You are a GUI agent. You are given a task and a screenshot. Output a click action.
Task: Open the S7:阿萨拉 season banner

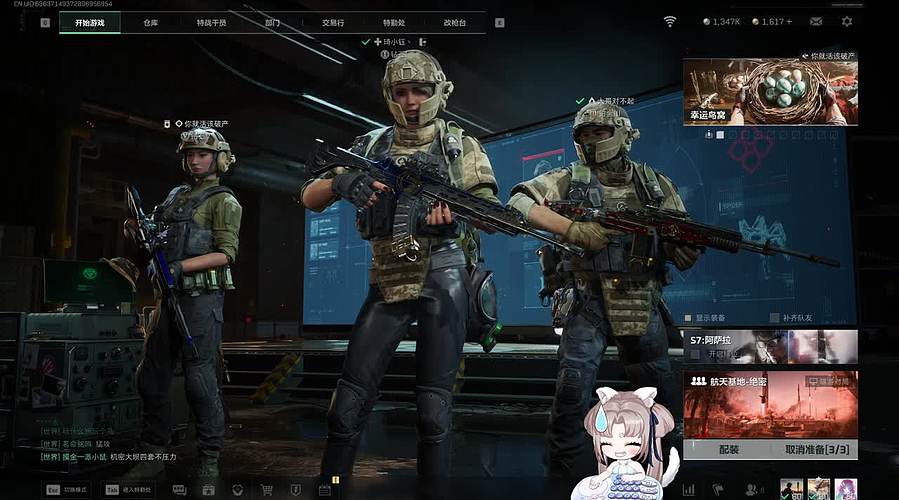pyautogui.click(x=770, y=346)
